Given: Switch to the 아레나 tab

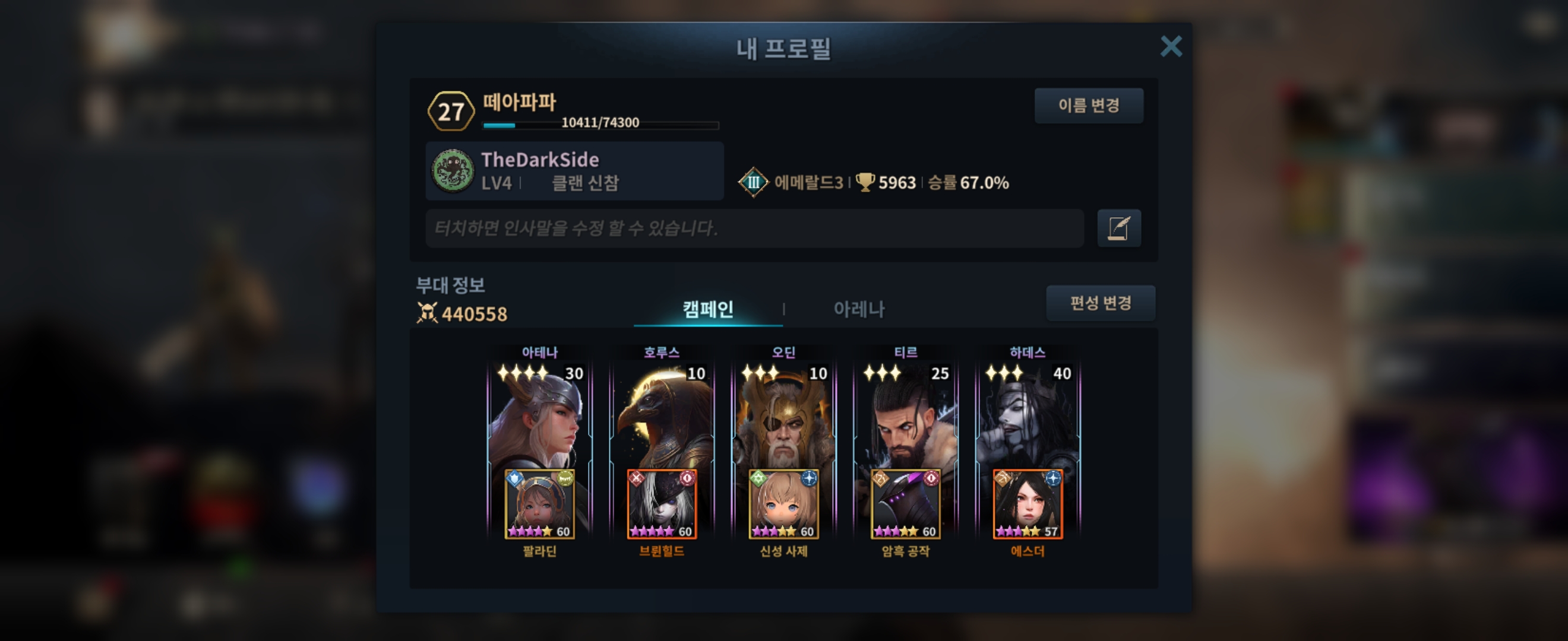Looking at the screenshot, I should [858, 309].
